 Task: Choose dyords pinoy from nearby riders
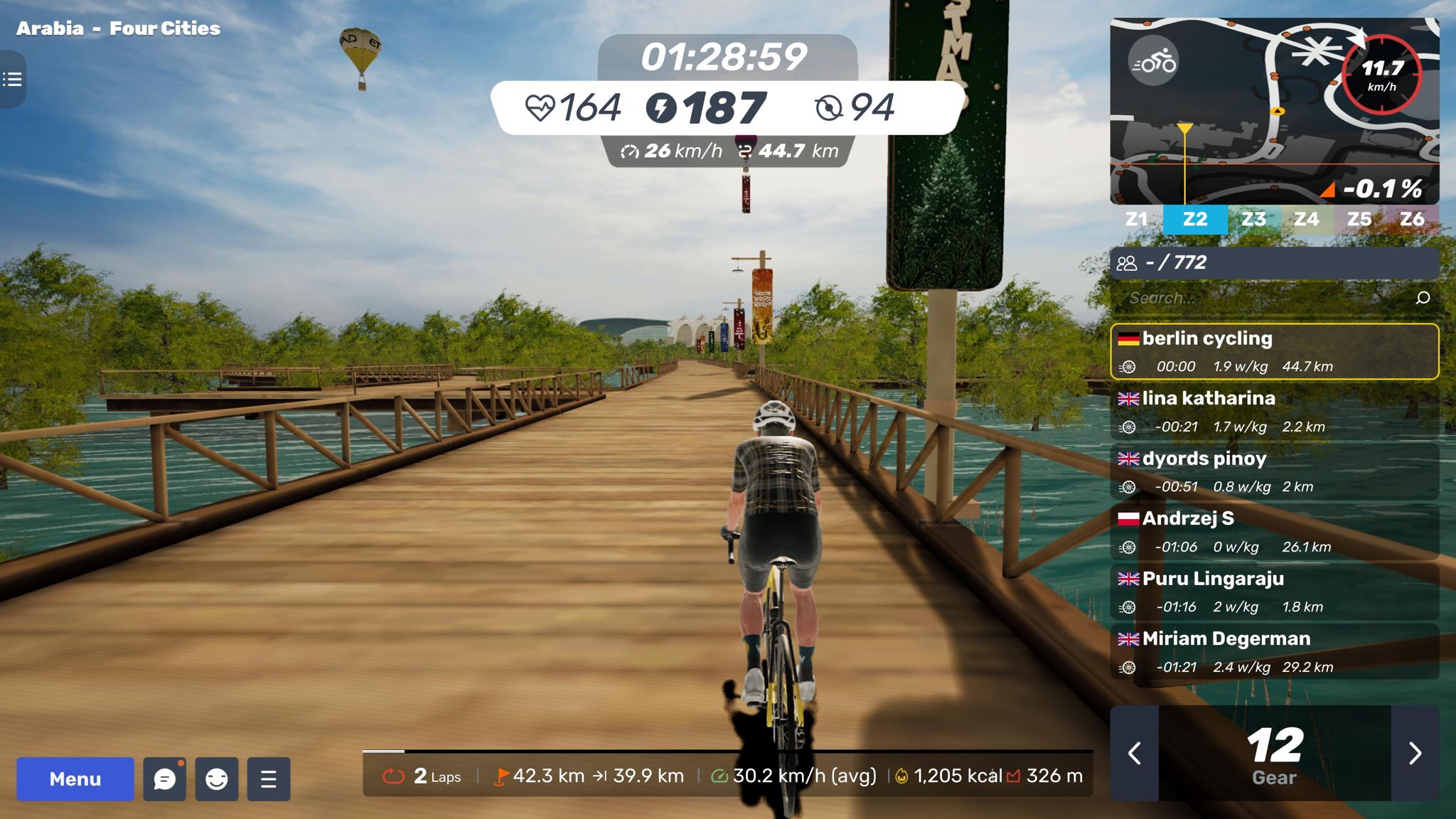click(x=1274, y=472)
